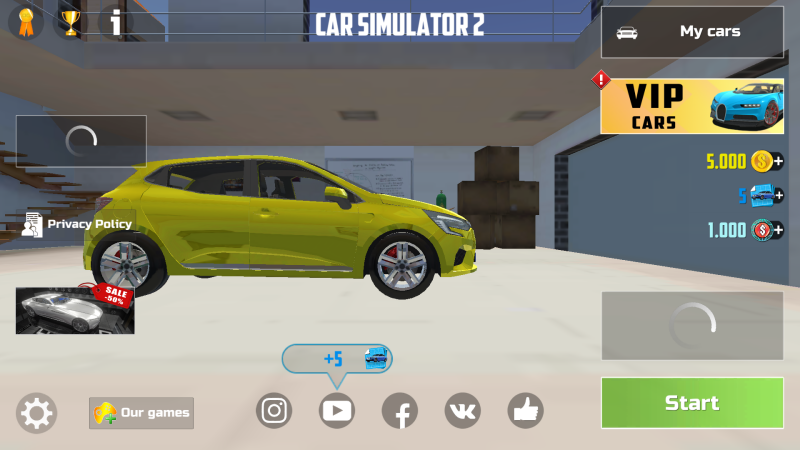Visit the Instagram page
The image size is (800, 450).
click(x=274, y=409)
